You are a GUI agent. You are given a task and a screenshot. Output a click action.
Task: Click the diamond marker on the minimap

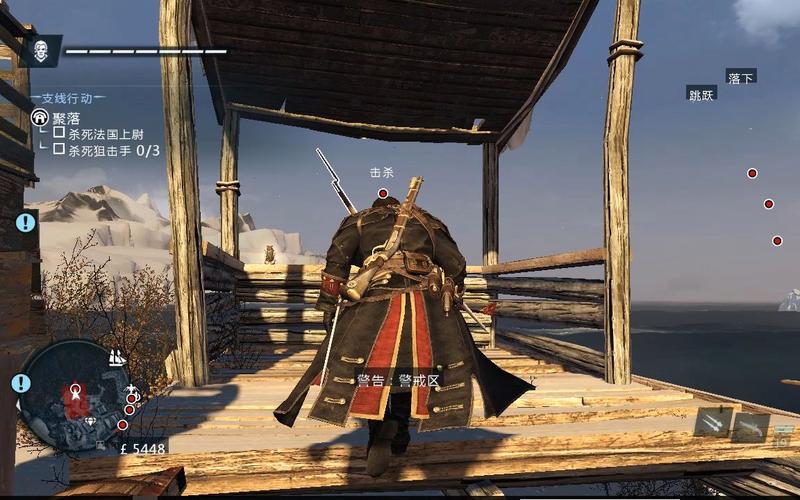(91, 421)
